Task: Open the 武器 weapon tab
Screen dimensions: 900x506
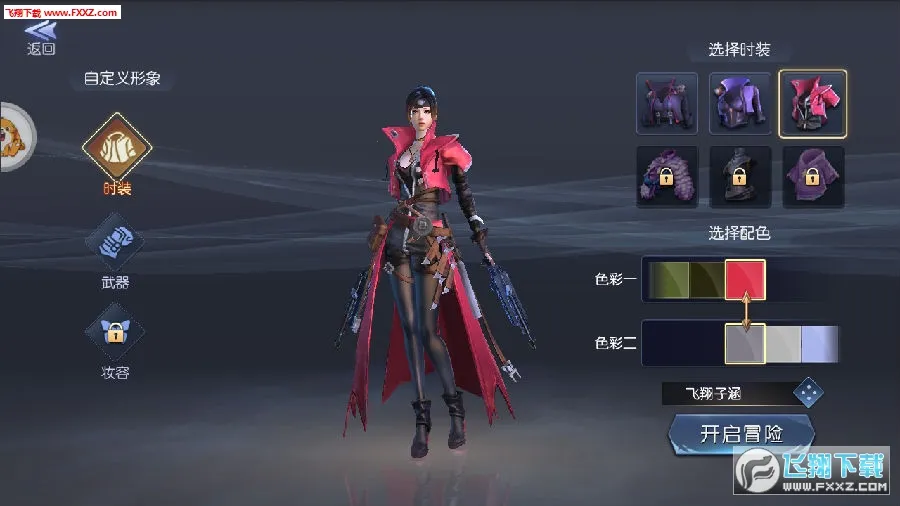Action: pyautogui.click(x=116, y=245)
